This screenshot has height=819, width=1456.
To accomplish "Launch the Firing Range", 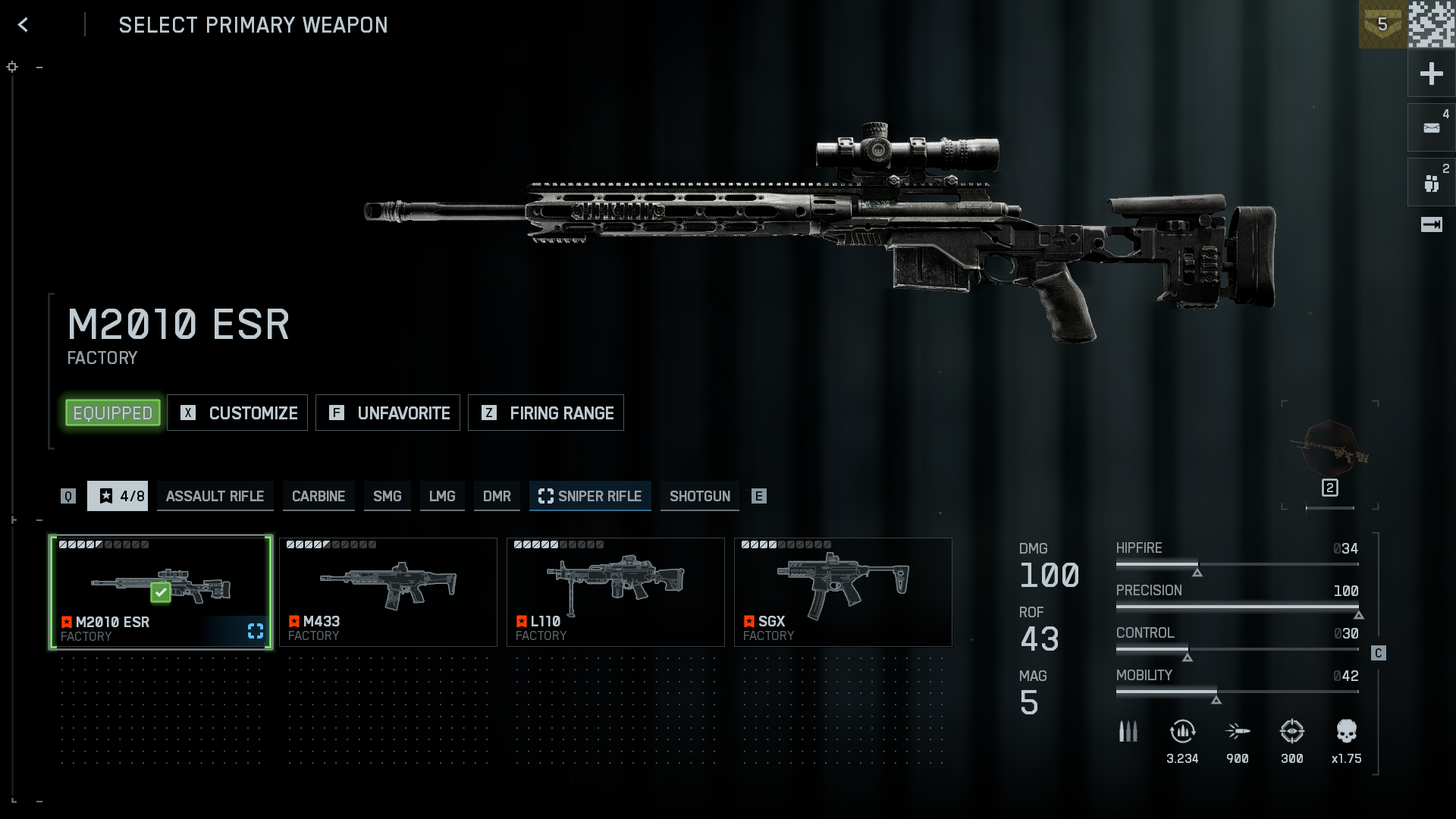I will [x=546, y=413].
